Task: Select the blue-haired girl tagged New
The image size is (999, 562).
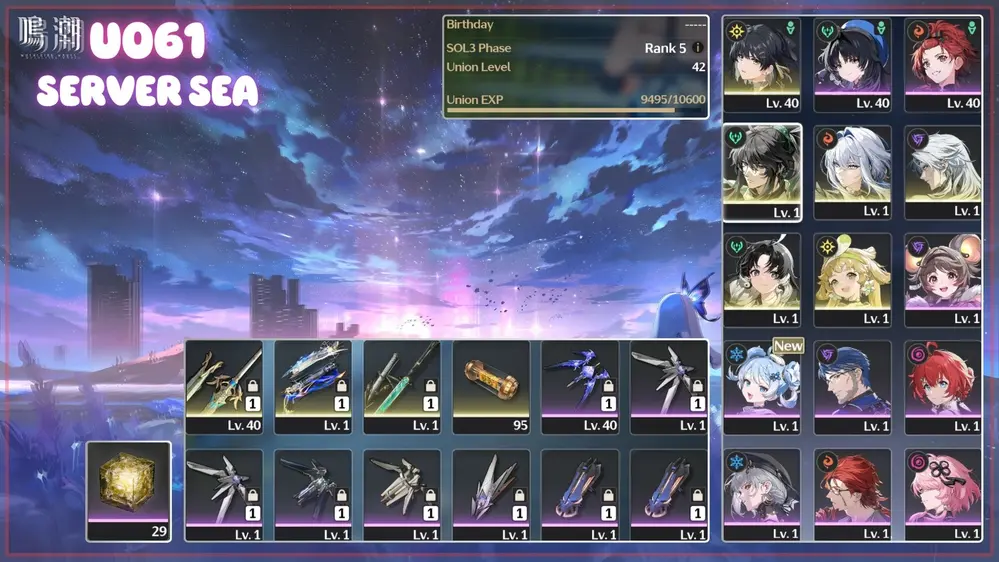Action: pos(762,387)
